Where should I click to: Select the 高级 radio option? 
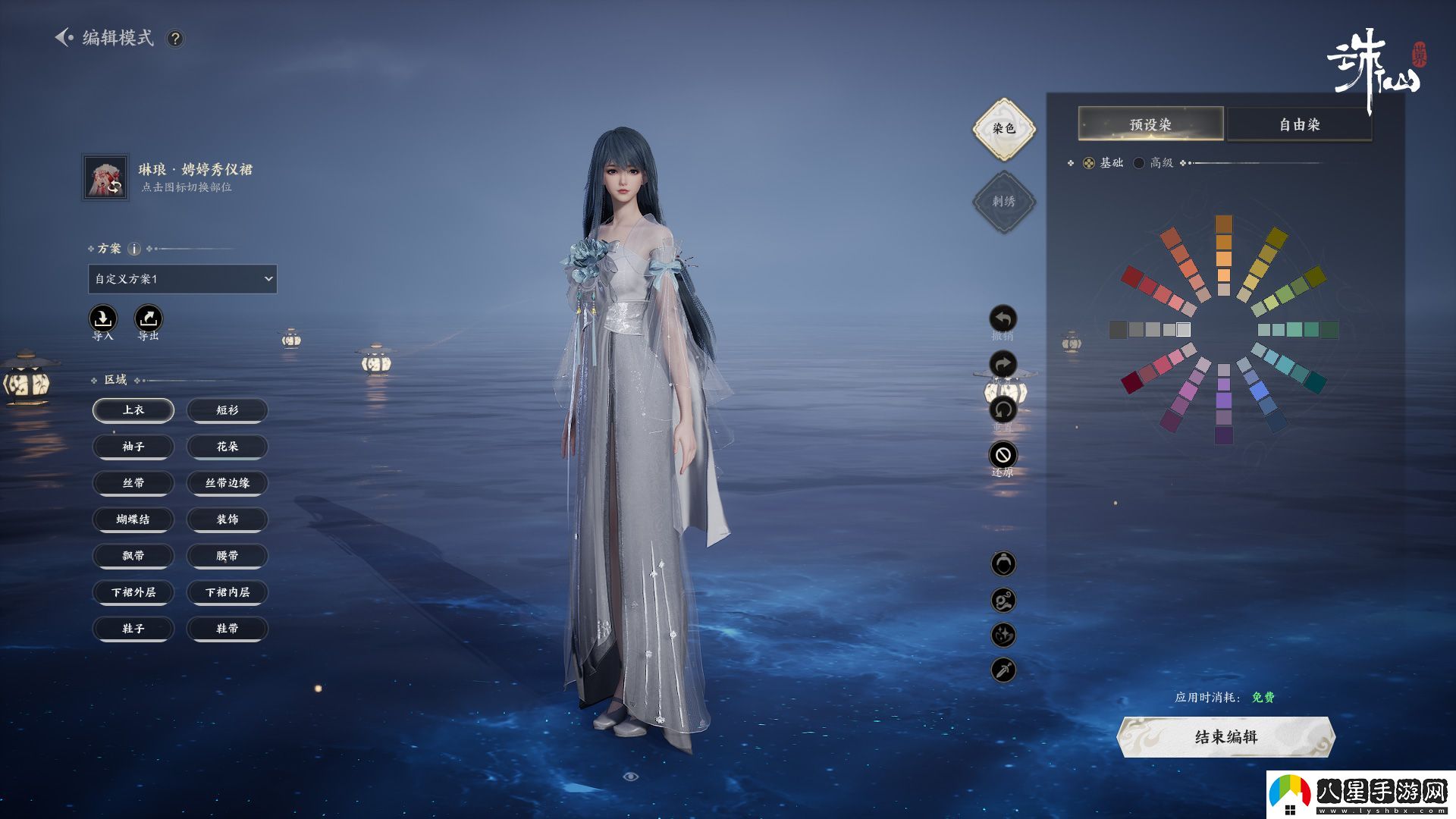[1139, 163]
